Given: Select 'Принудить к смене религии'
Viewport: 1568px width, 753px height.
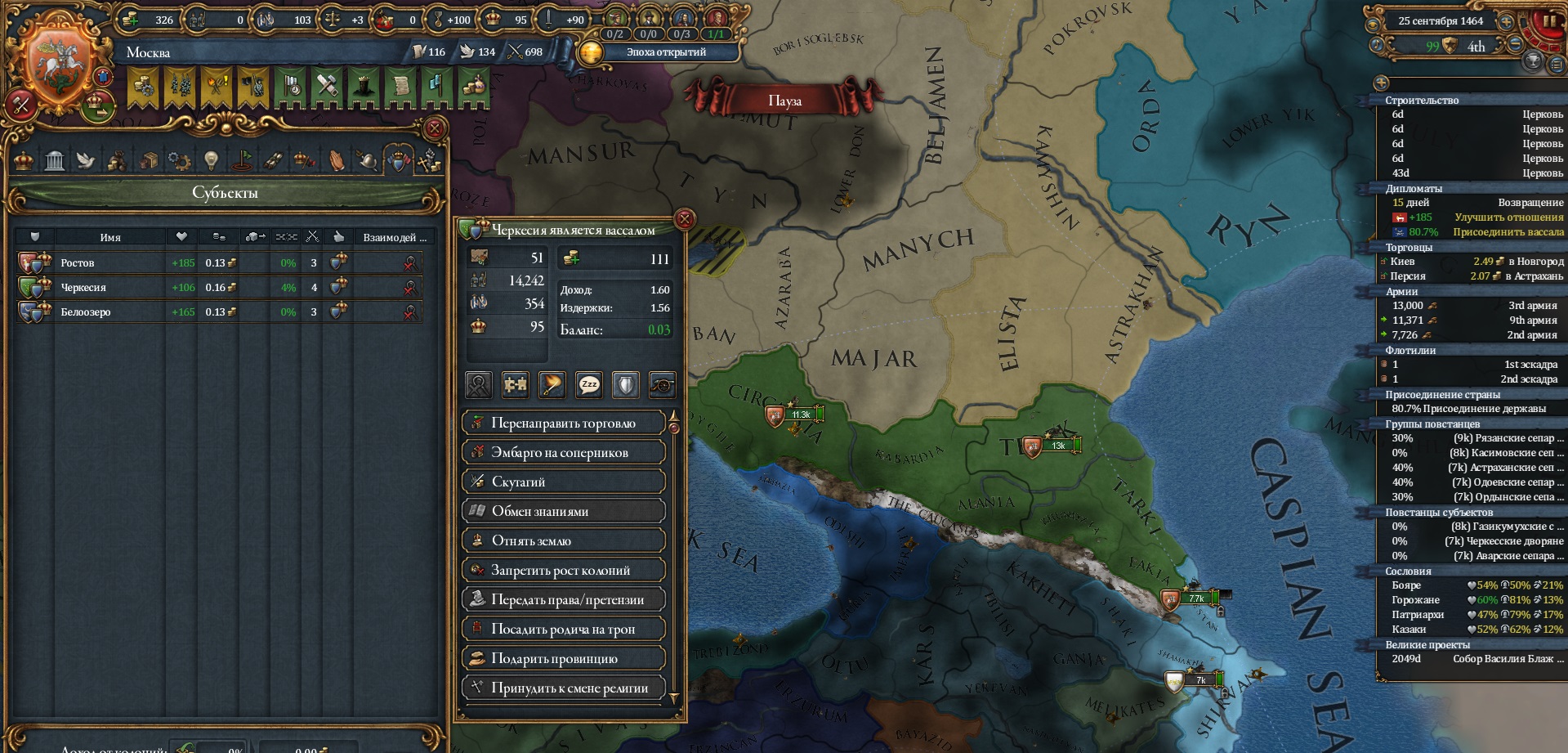Looking at the screenshot, I should point(563,688).
